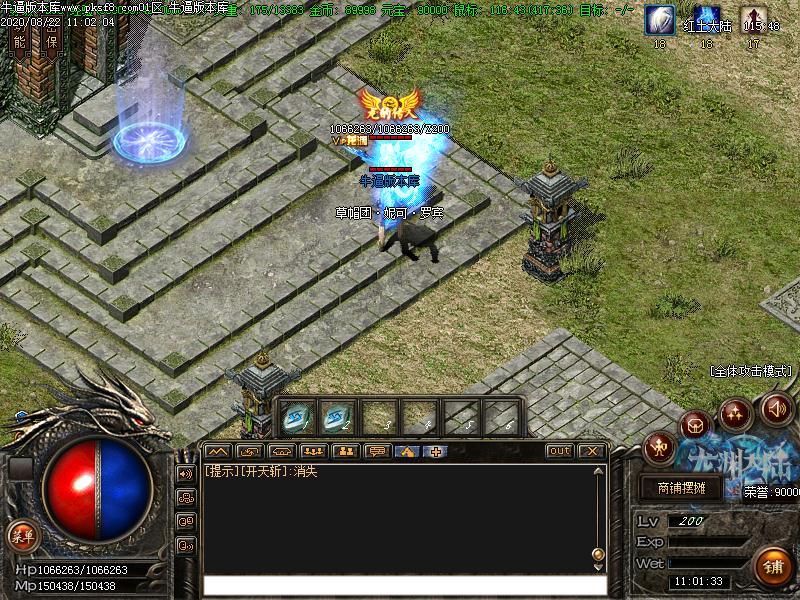
Task: Select the second hotbar skill slot
Action: tap(337, 417)
